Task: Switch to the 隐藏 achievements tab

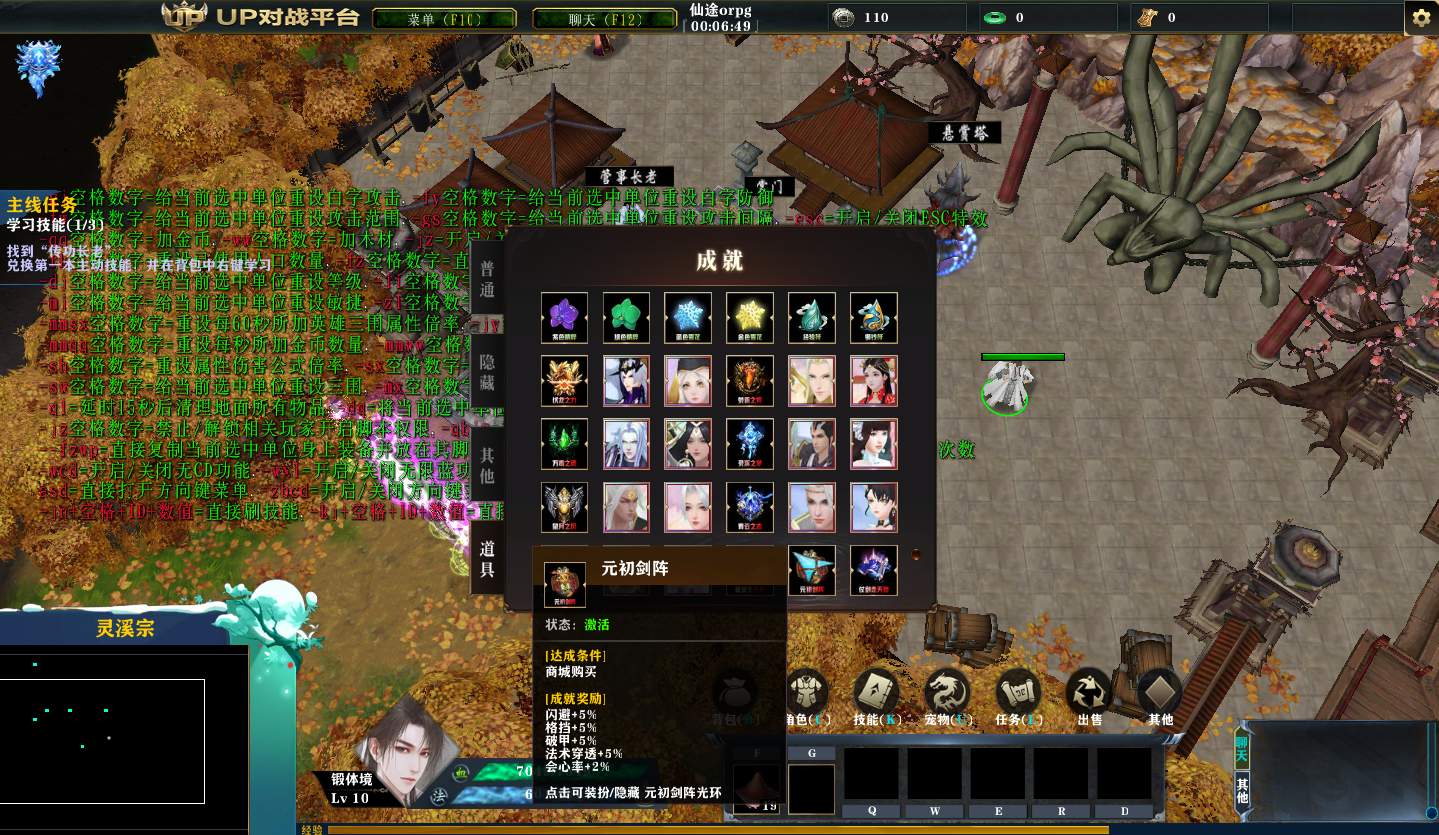Action: pos(487,372)
